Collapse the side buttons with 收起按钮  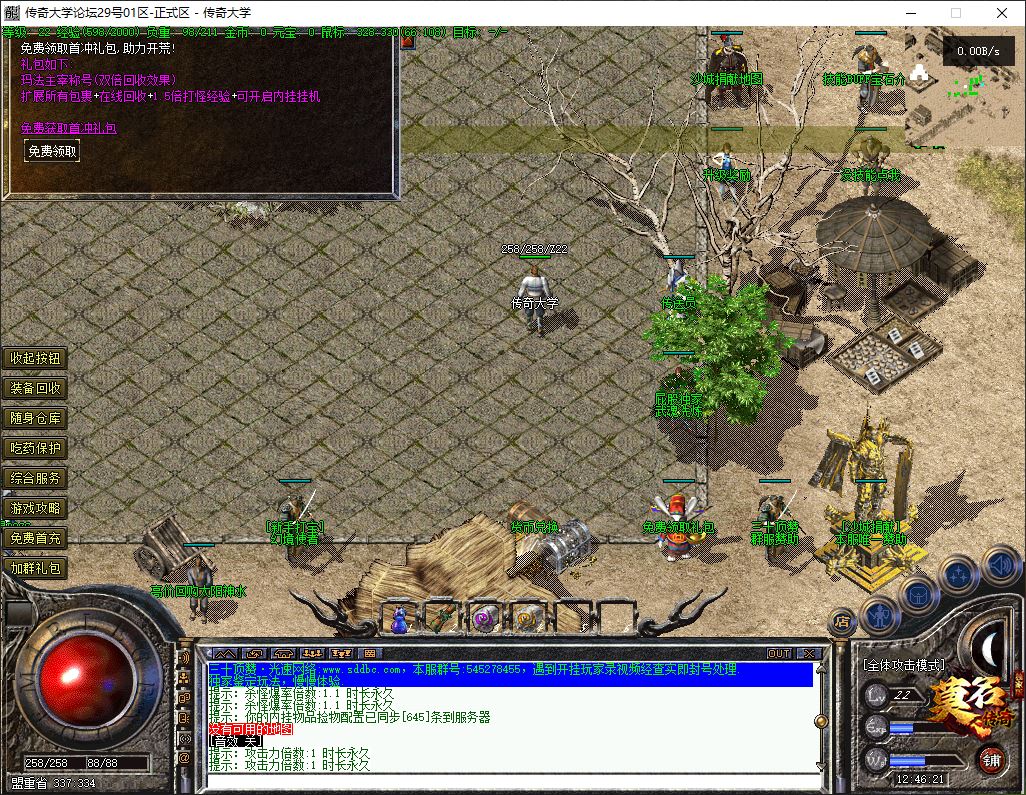click(x=35, y=358)
